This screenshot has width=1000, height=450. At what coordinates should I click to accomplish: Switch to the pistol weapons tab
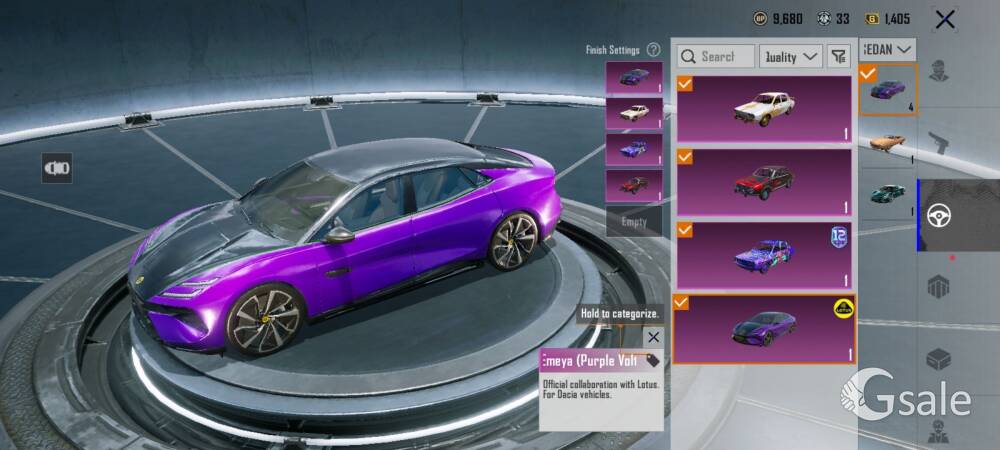tap(938, 143)
